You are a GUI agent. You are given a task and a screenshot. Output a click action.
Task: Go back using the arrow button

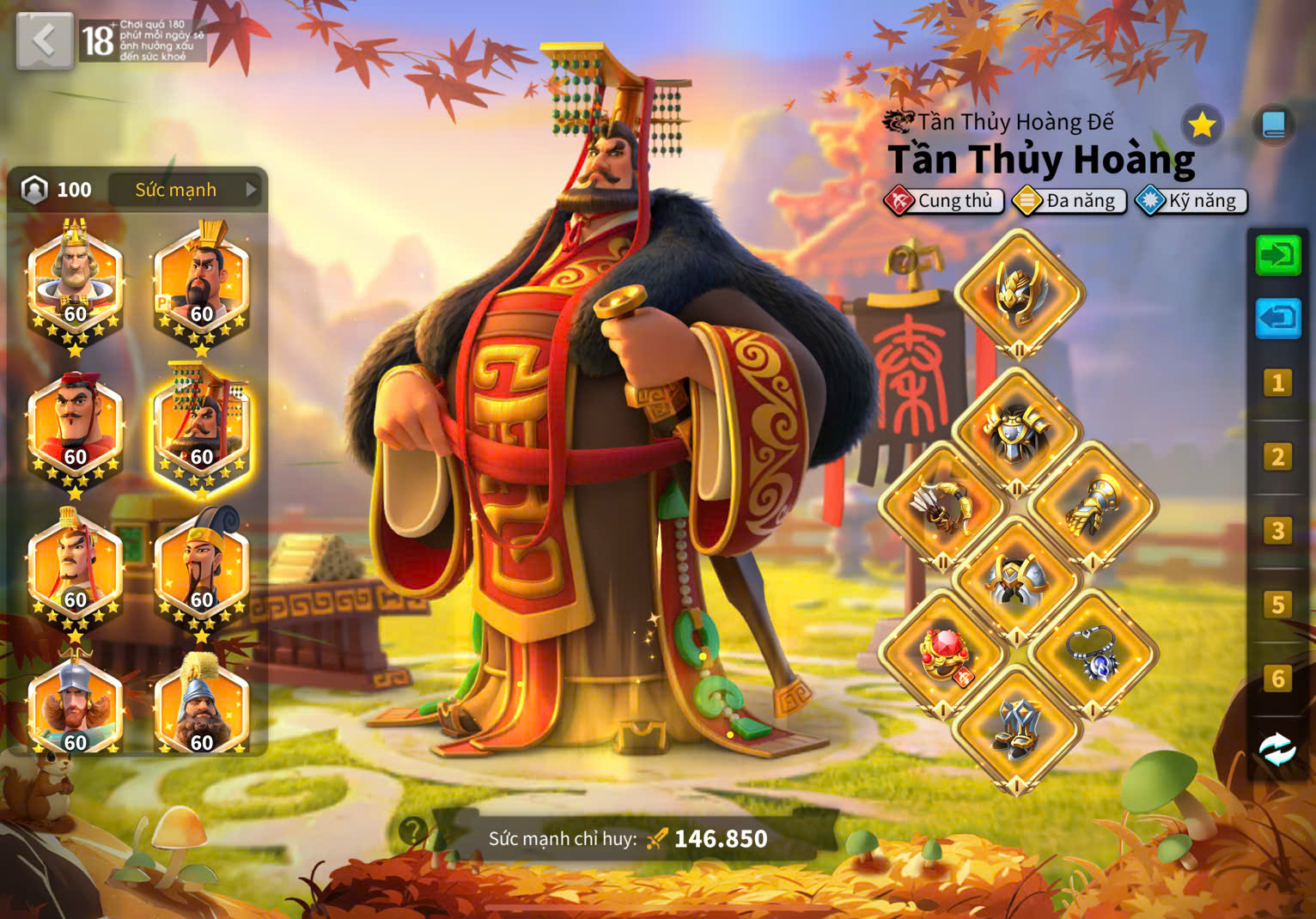point(44,40)
